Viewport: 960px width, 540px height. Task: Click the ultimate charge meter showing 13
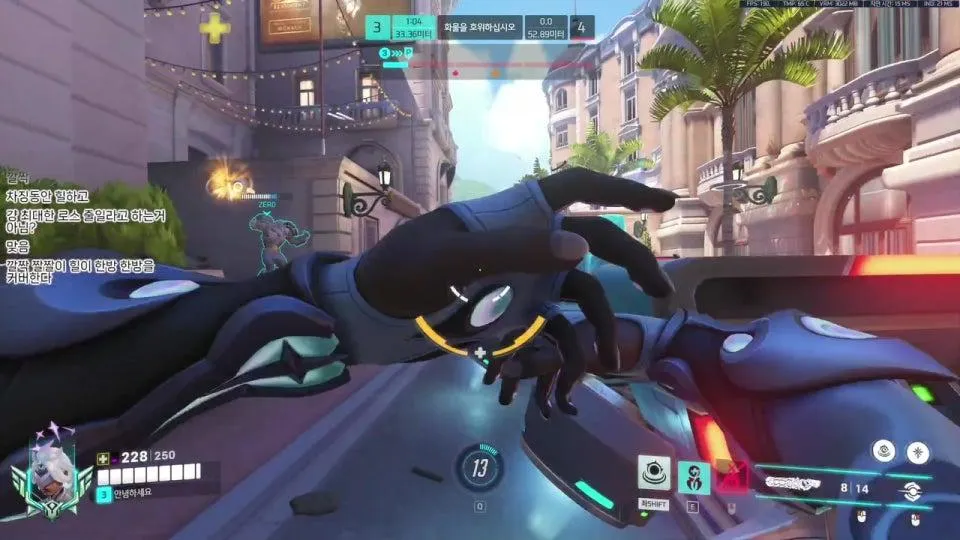(480, 467)
